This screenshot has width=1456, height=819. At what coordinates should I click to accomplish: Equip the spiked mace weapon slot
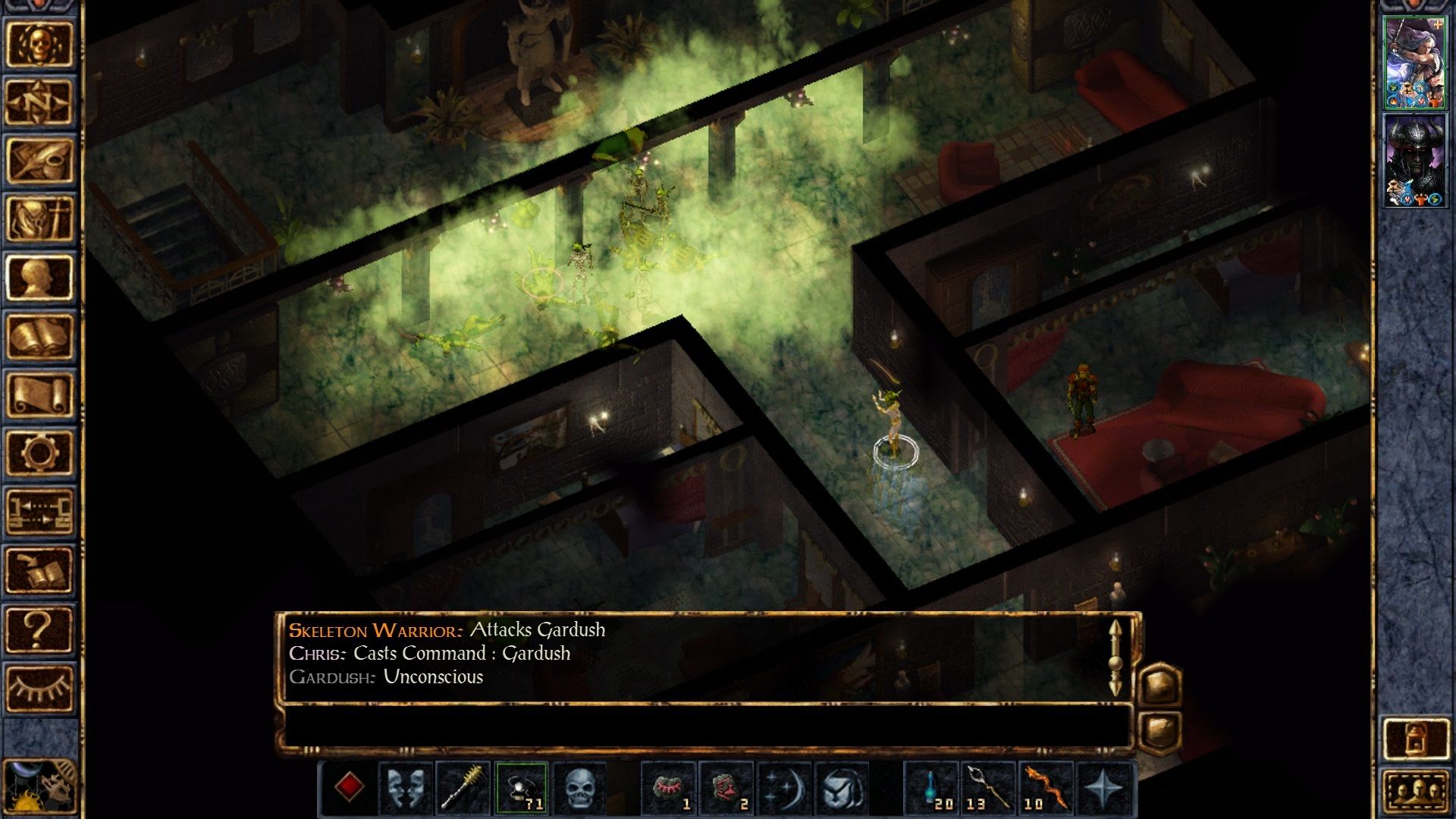point(463,789)
